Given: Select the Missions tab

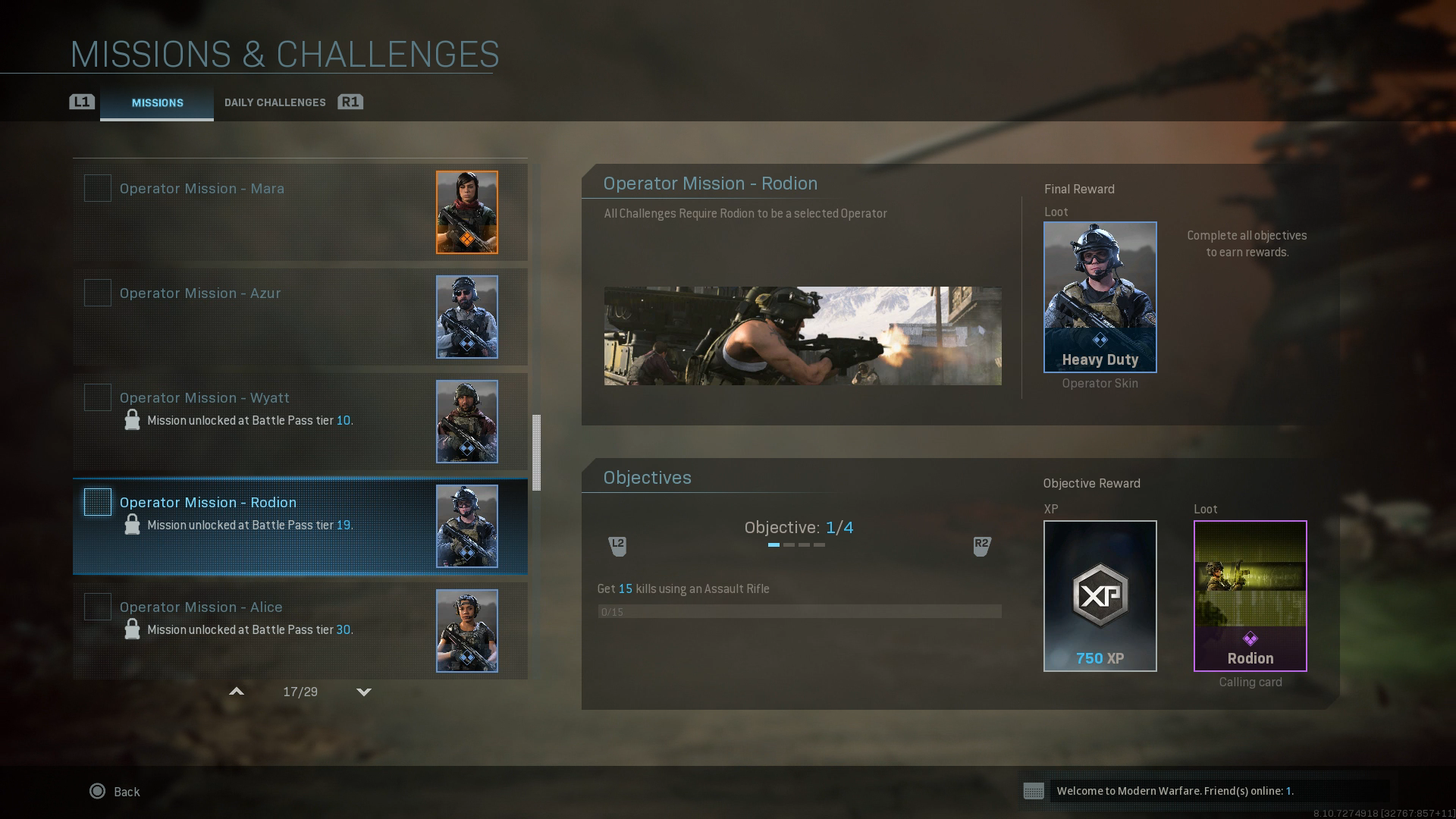Looking at the screenshot, I should [157, 103].
